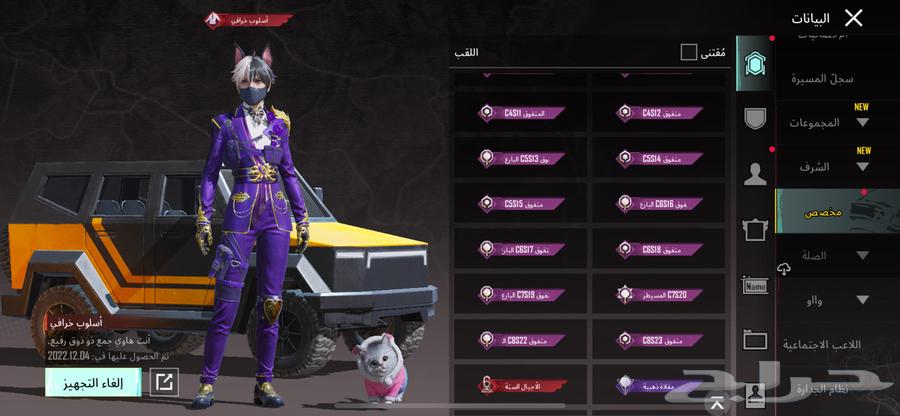Open سجل المسيرة career record menu
This screenshot has width=900, height=416.
tap(822, 78)
